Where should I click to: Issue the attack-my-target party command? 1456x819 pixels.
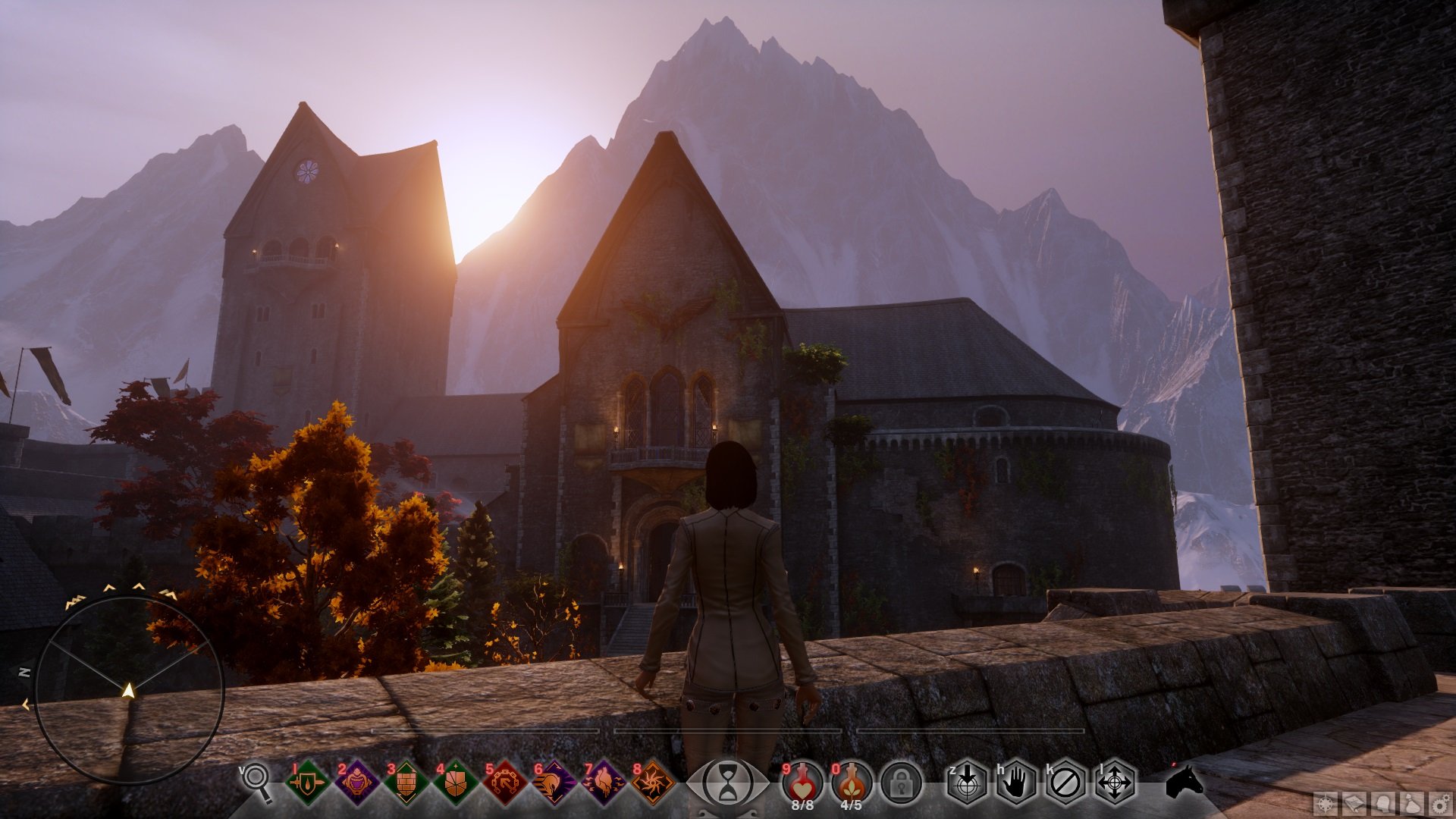click(967, 783)
